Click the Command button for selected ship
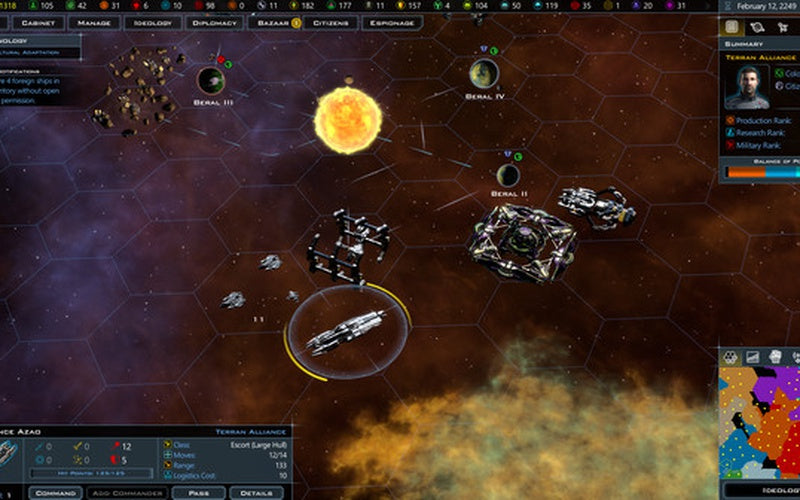The width and height of the screenshot is (800, 500). click(x=56, y=493)
